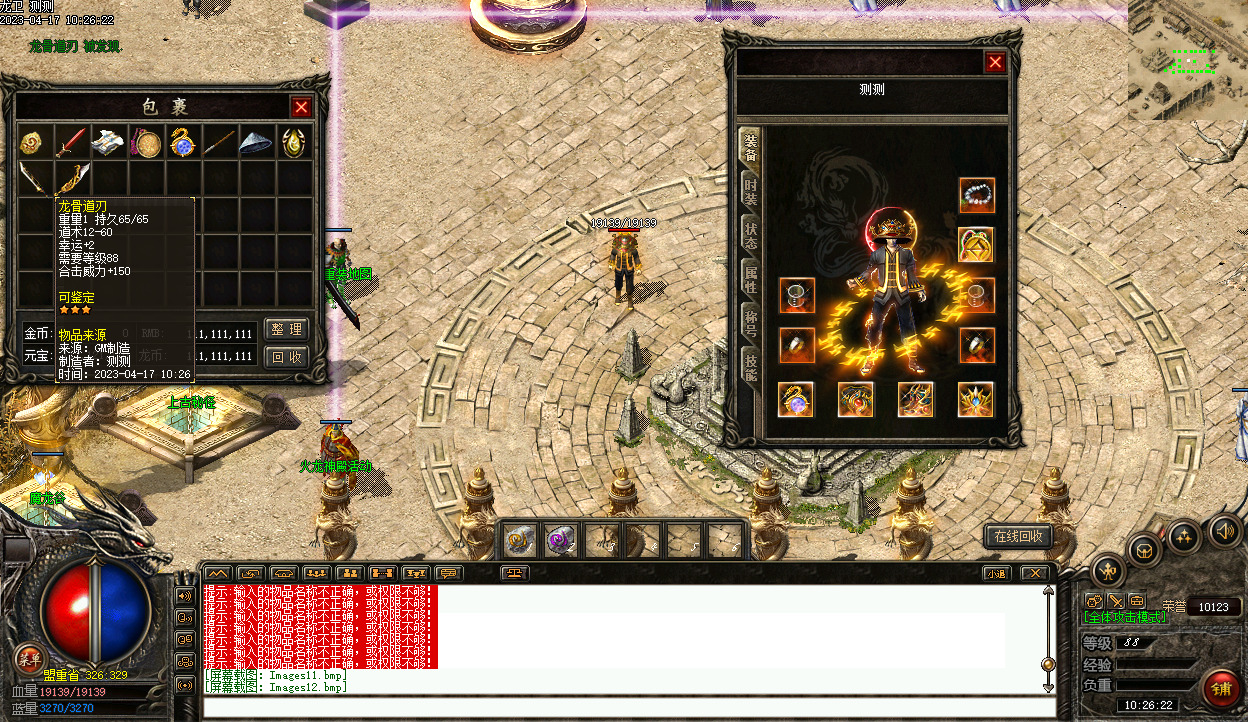1248x722 pixels.
Task: Select the equipped pearl necklace slot
Action: (x=977, y=195)
